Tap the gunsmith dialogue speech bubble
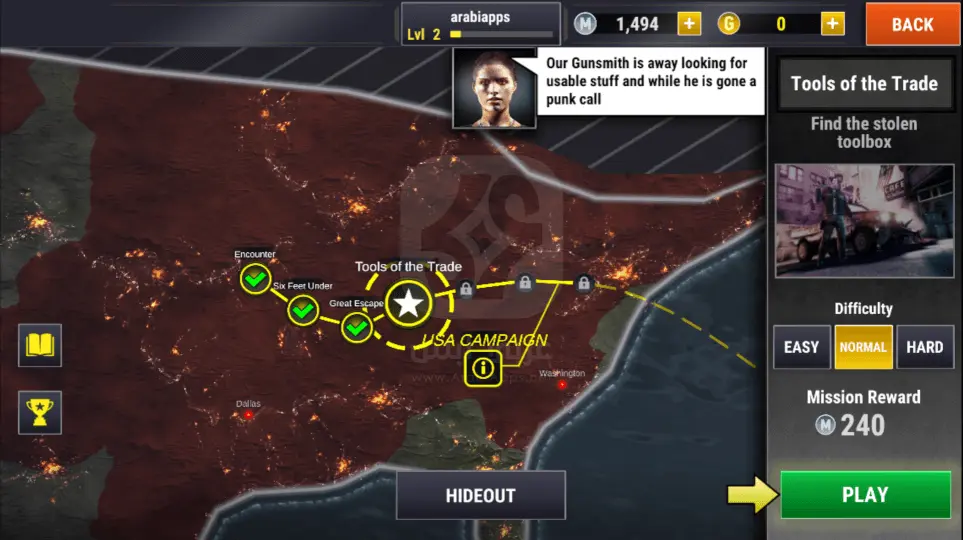The width and height of the screenshot is (963, 540). coord(651,82)
